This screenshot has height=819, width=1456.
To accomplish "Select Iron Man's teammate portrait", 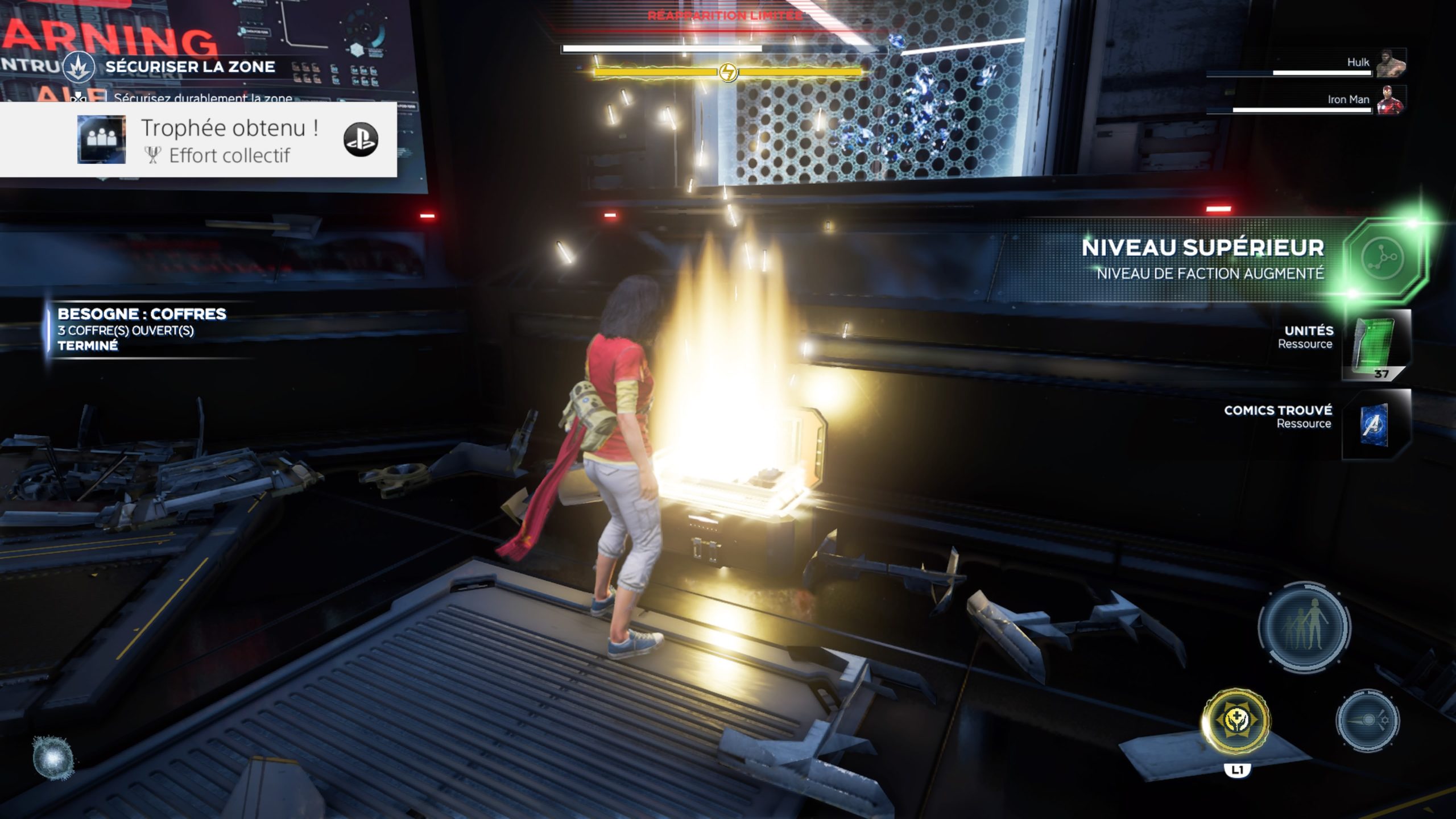I will (x=1391, y=100).
